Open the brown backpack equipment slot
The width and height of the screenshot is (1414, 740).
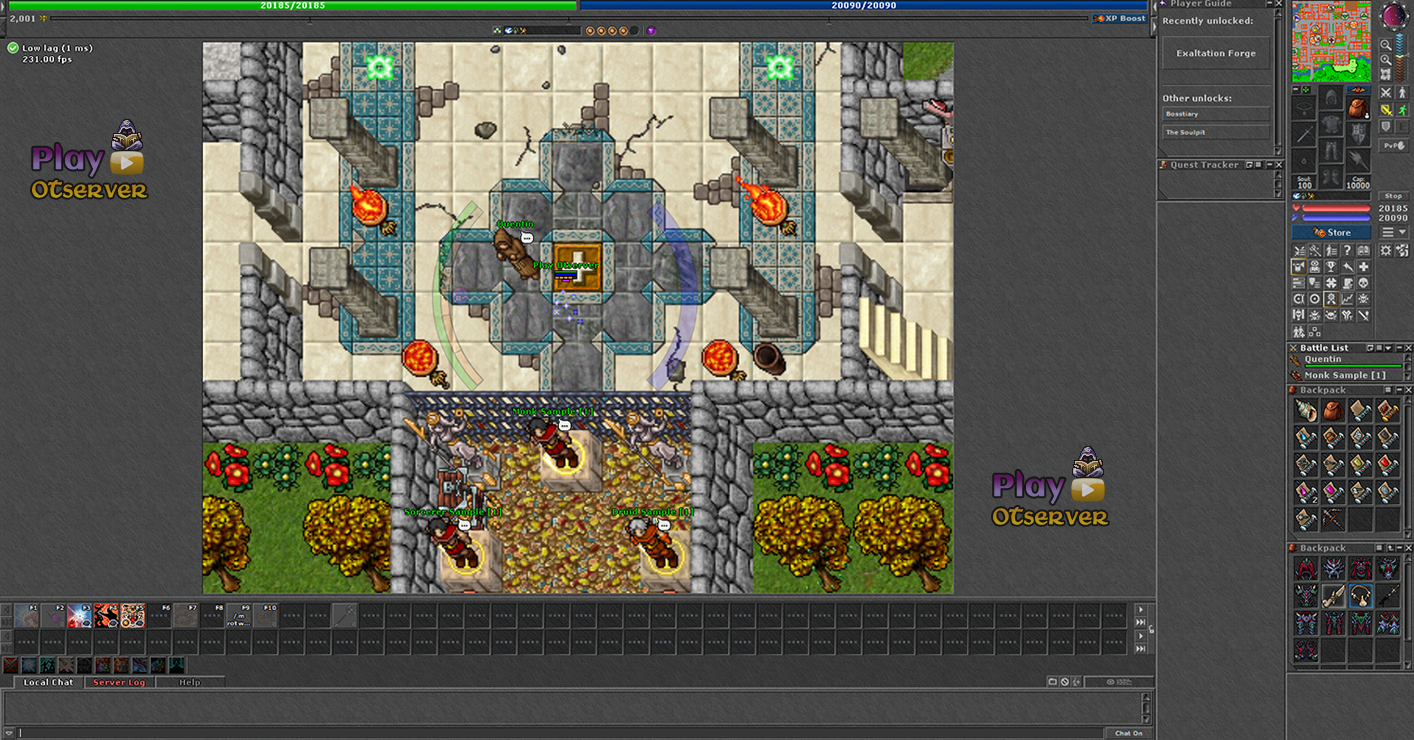tap(1357, 107)
